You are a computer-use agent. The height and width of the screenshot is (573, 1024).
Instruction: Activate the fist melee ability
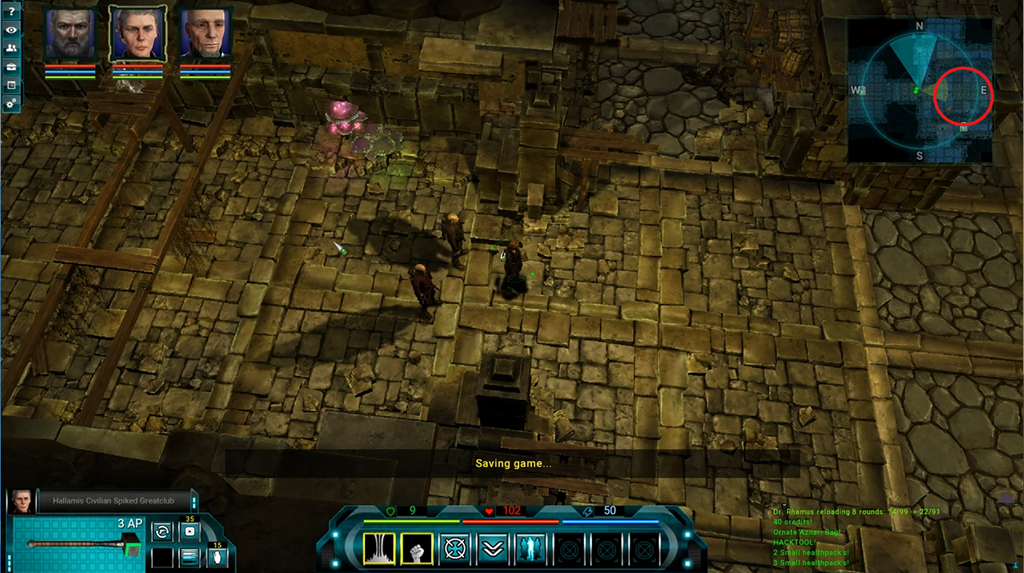[417, 548]
